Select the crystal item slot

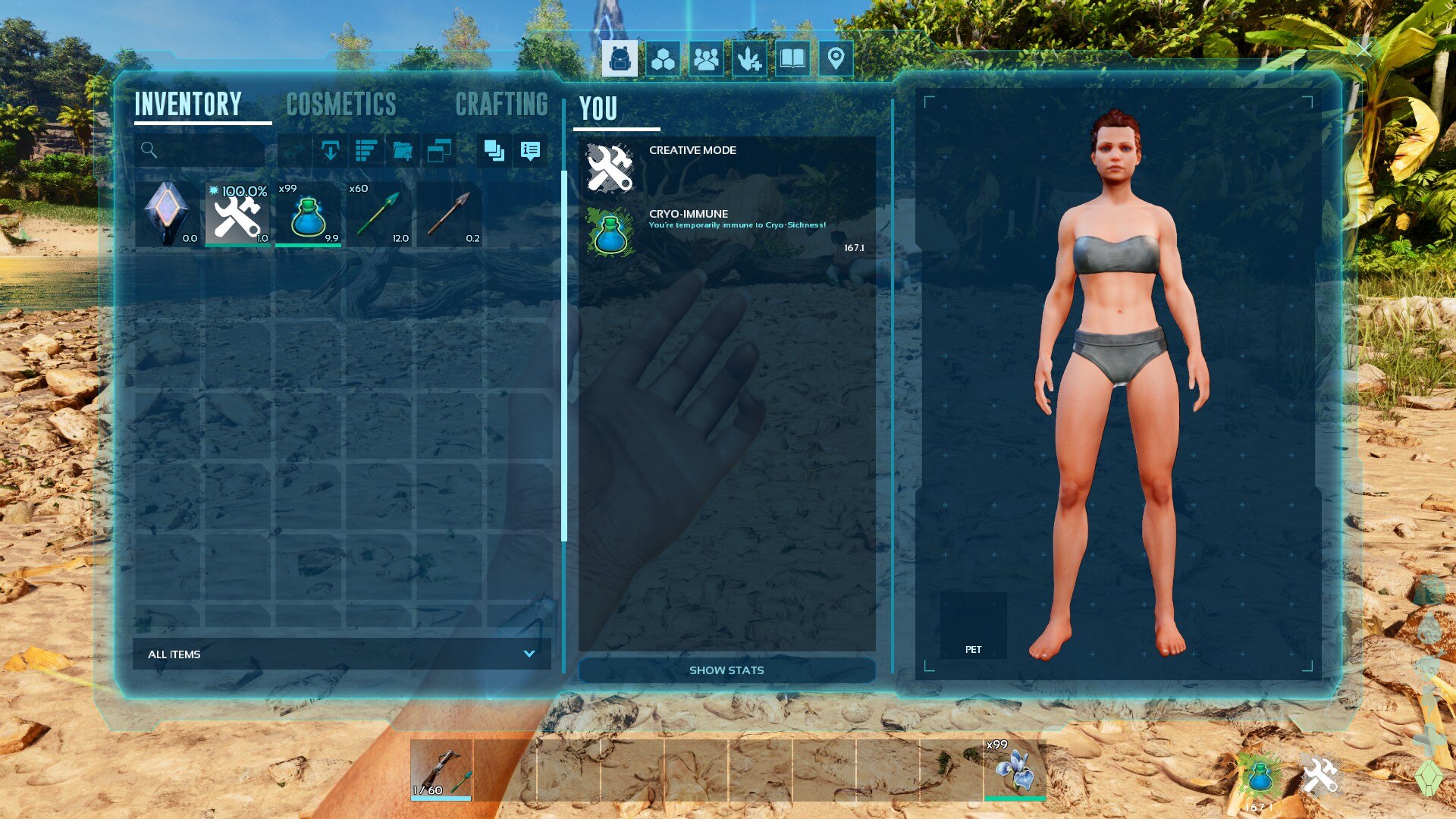168,214
